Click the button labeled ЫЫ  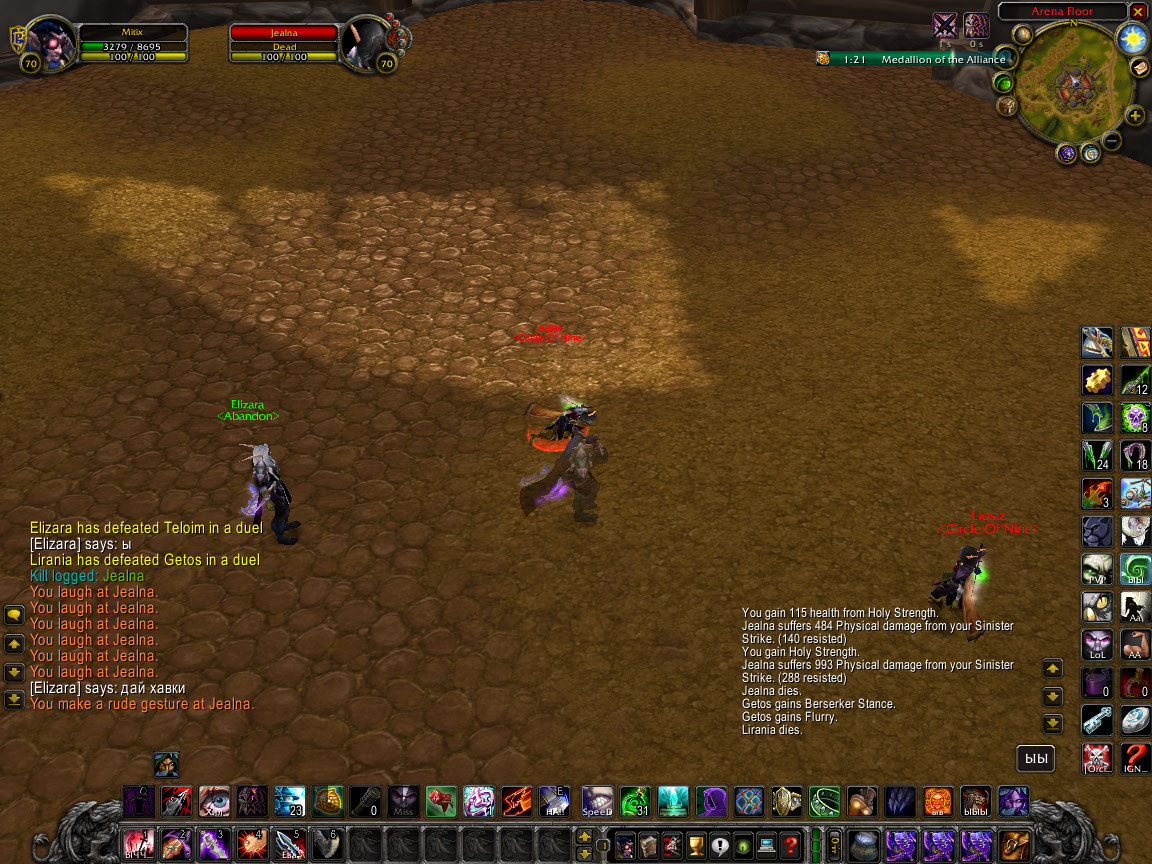click(x=1035, y=759)
